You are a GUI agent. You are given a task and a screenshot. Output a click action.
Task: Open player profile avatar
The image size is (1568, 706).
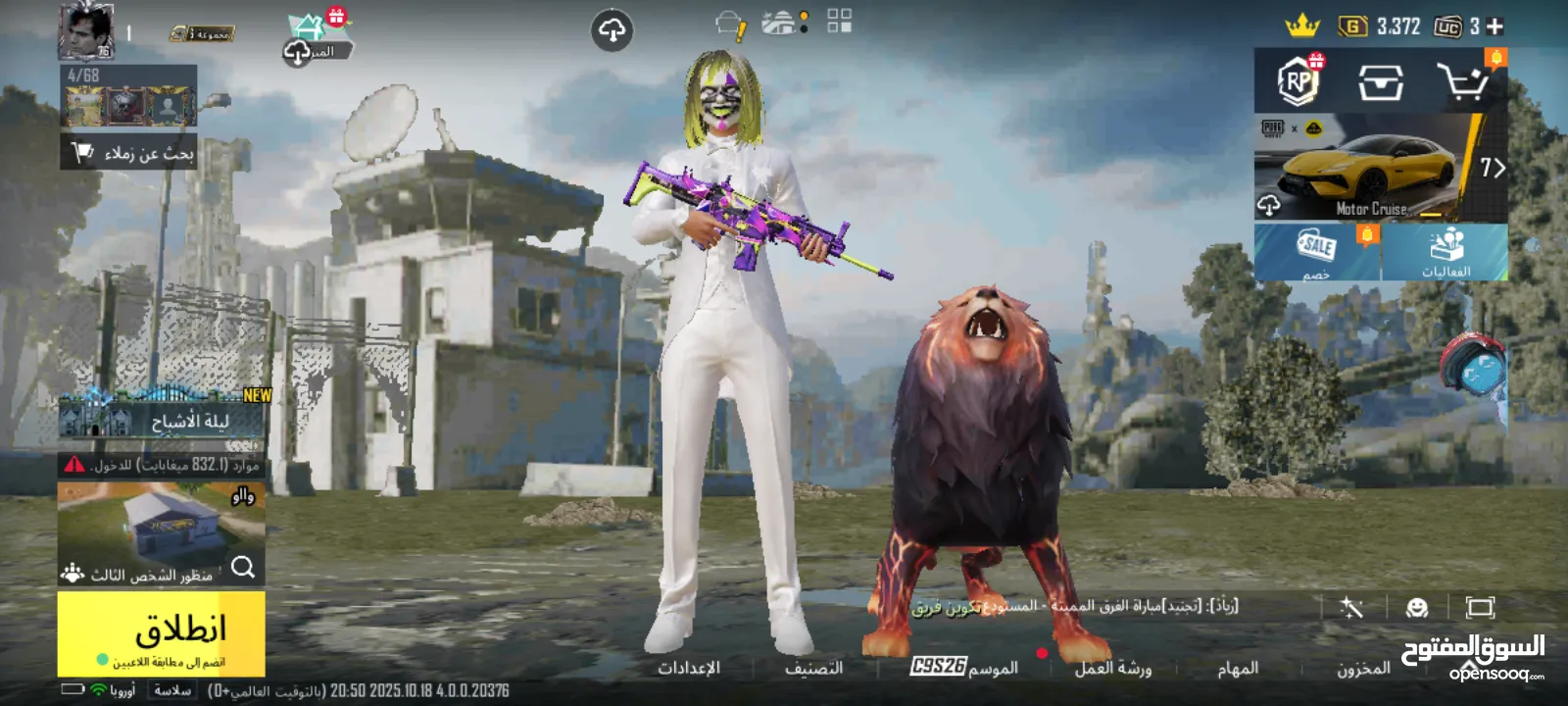[x=86, y=31]
